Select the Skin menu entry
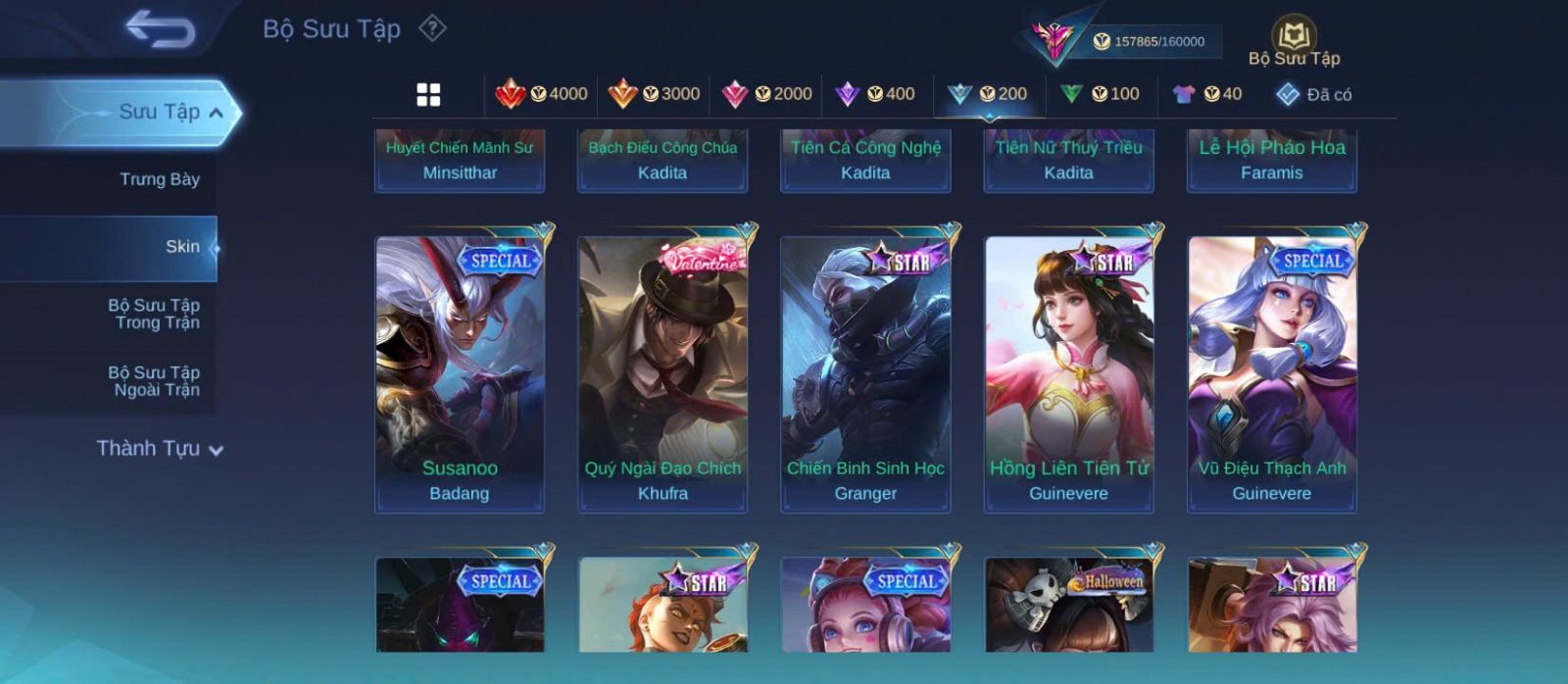Image resolution: width=1568 pixels, height=684 pixels. pos(182,247)
